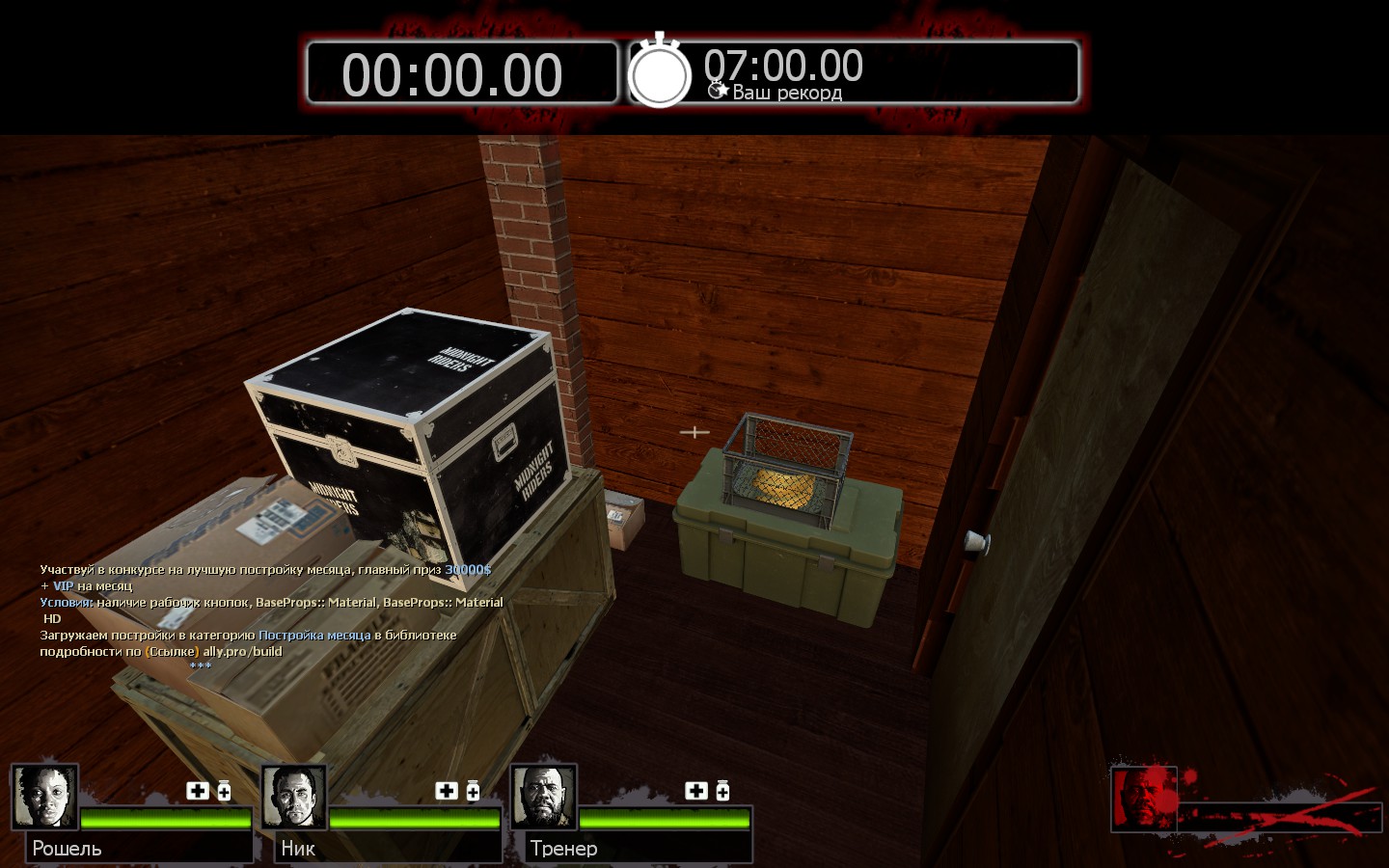Image resolution: width=1389 pixels, height=868 pixels.
Task: Click Тренер's pill bottle icon
Action: pyautogui.click(x=722, y=791)
